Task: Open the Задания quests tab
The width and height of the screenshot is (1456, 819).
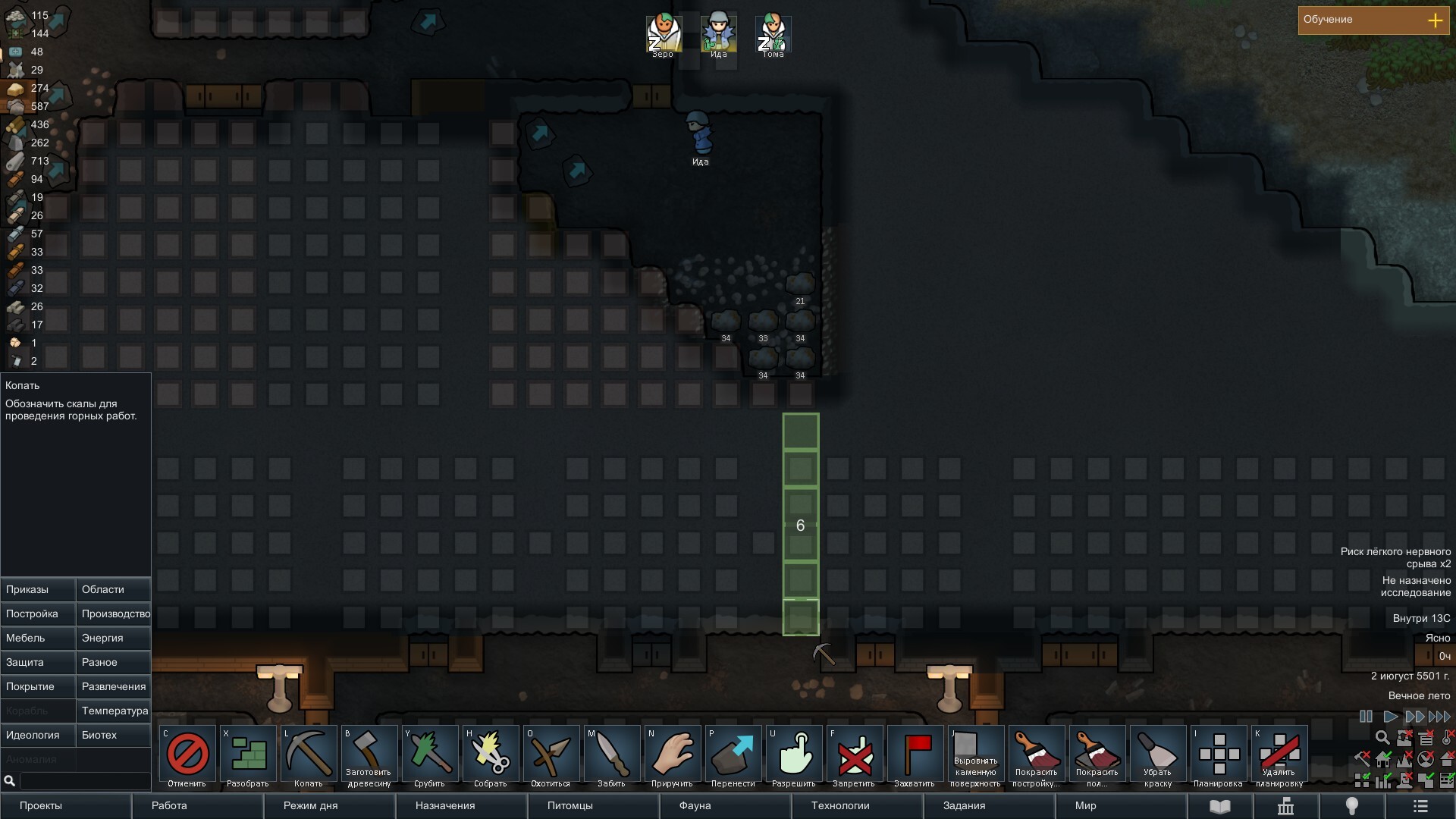Action: pos(989,805)
